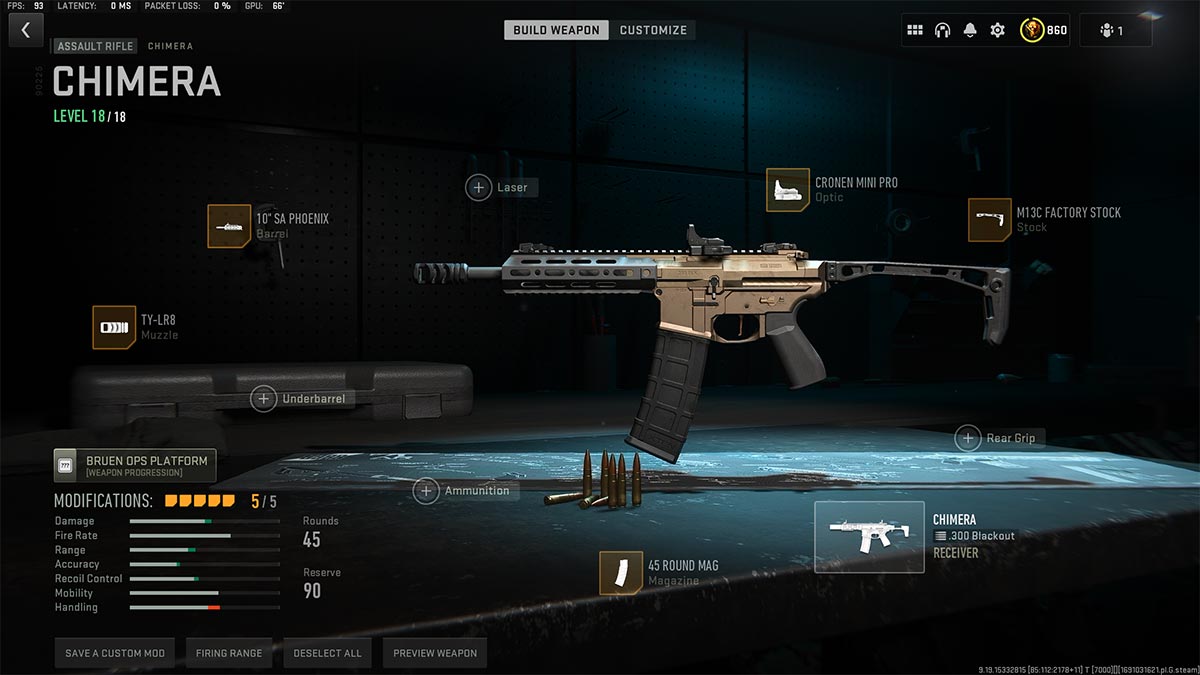This screenshot has width=1200, height=675.
Task: Choose the Chimera receiver thumbnail
Action: click(869, 537)
